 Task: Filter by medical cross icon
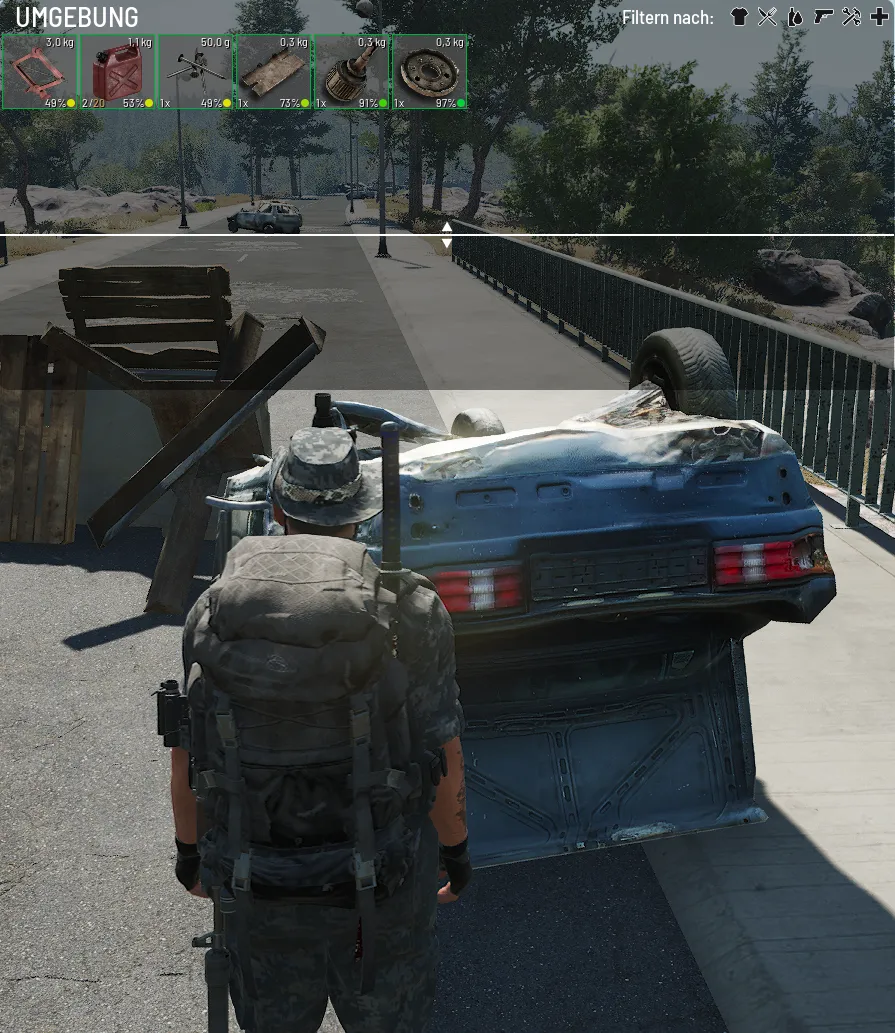click(x=879, y=17)
